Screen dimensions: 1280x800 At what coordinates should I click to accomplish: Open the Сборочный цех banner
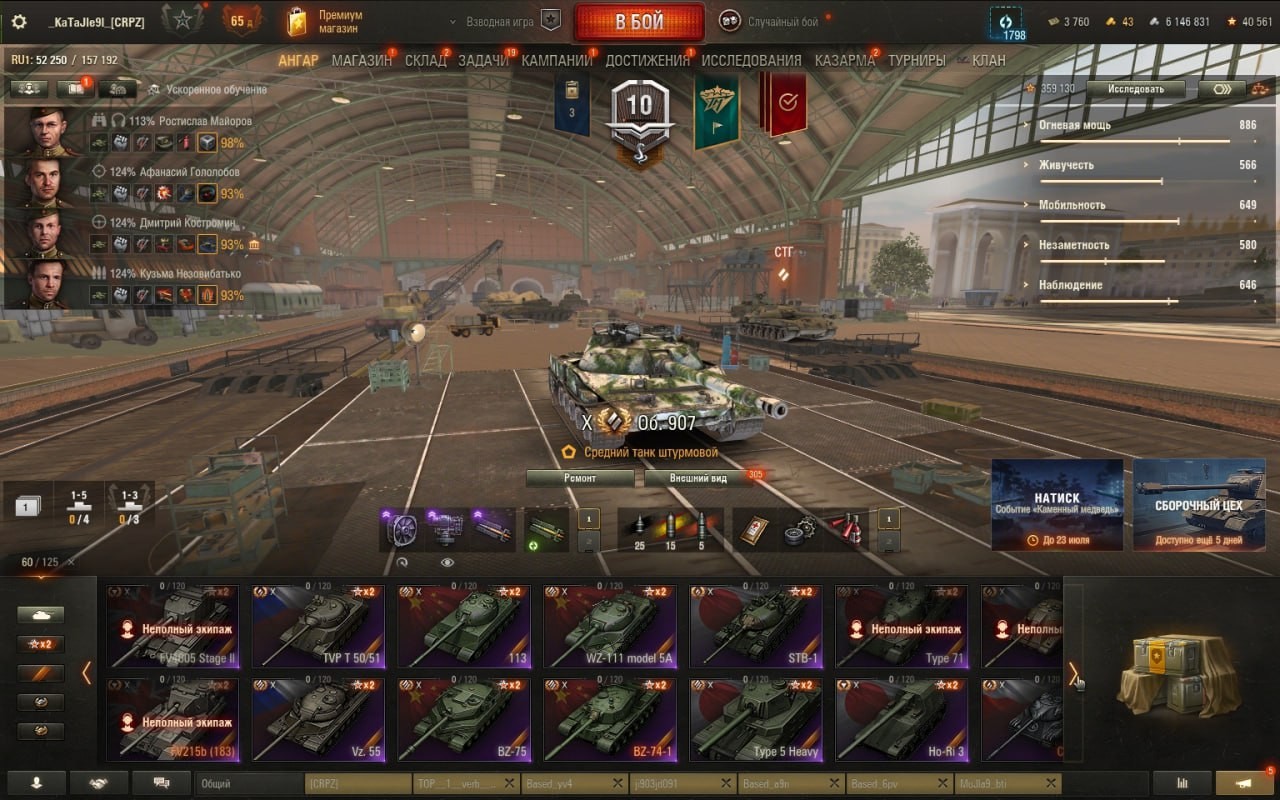[x=1198, y=504]
